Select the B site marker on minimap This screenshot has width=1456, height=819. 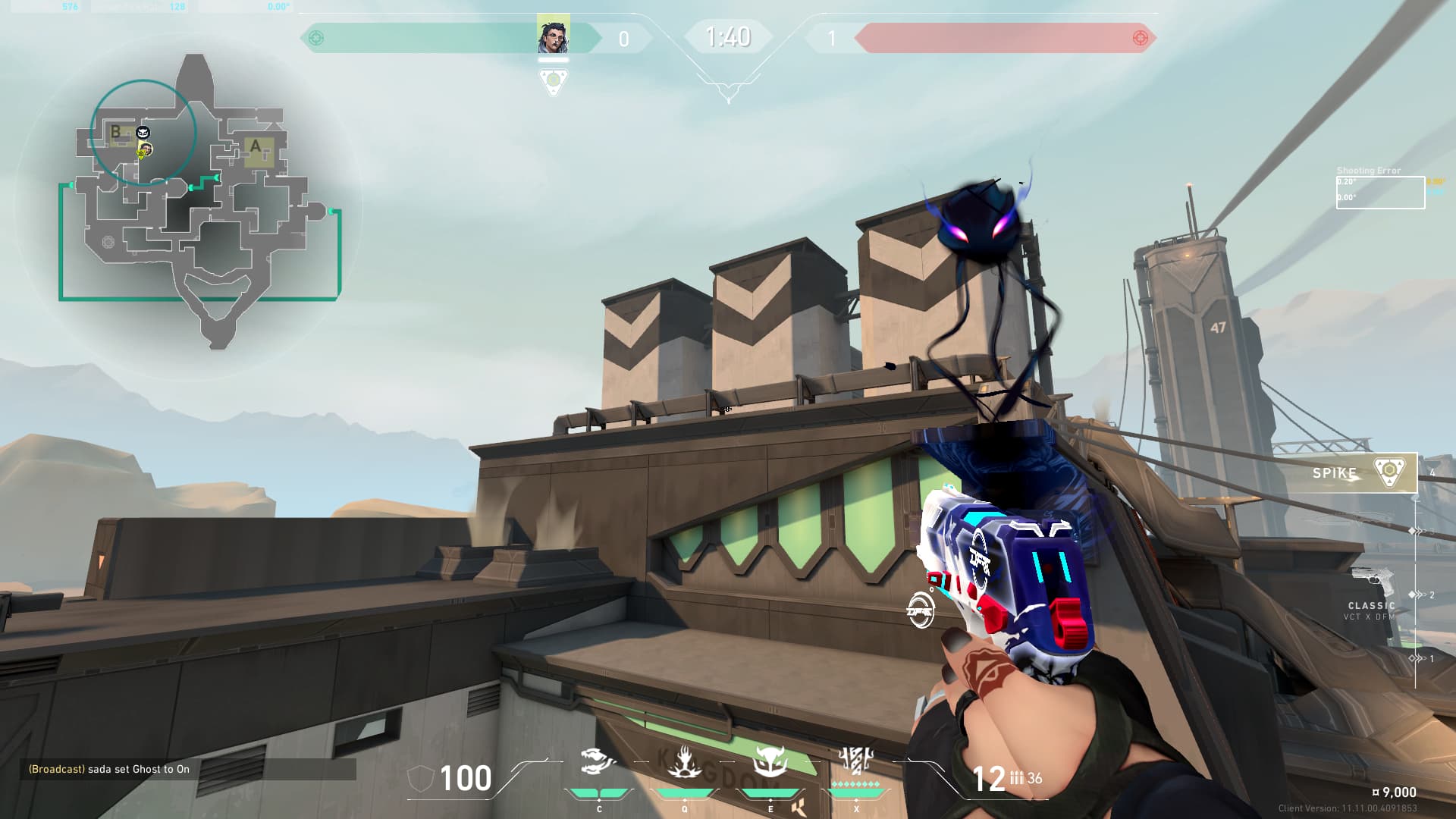click(x=116, y=131)
